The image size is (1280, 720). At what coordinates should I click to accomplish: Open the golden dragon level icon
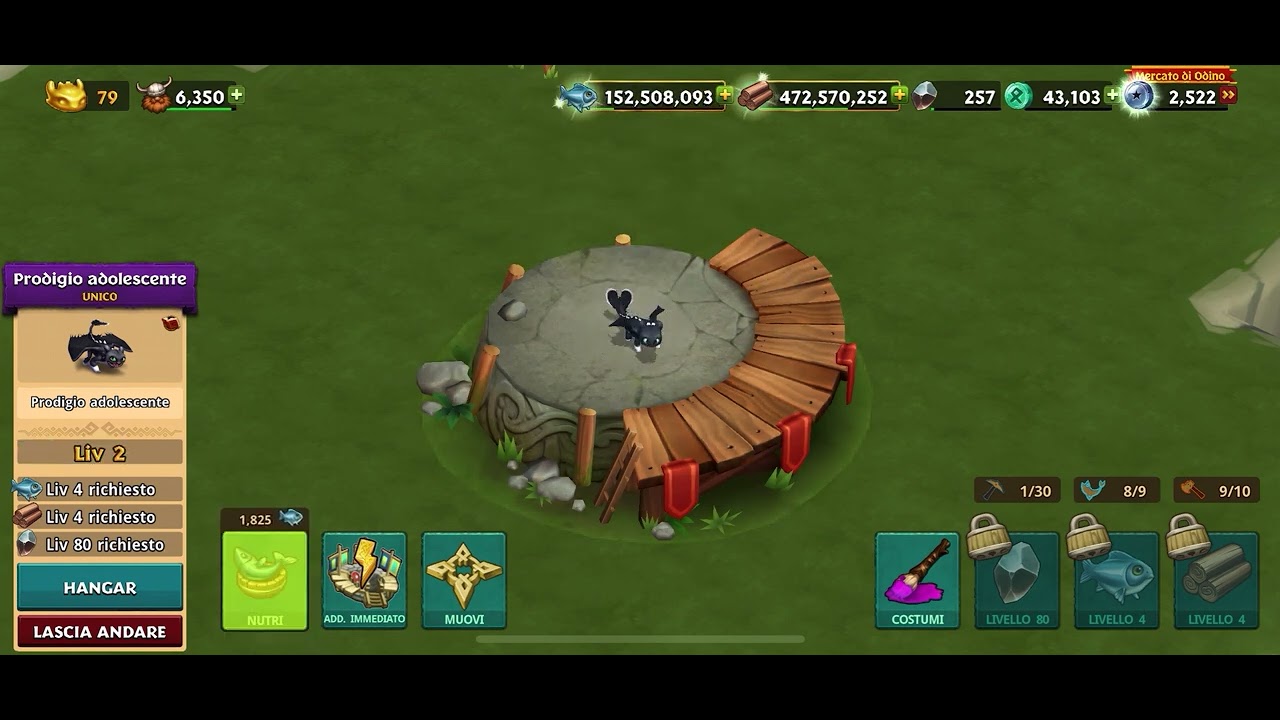coord(66,96)
